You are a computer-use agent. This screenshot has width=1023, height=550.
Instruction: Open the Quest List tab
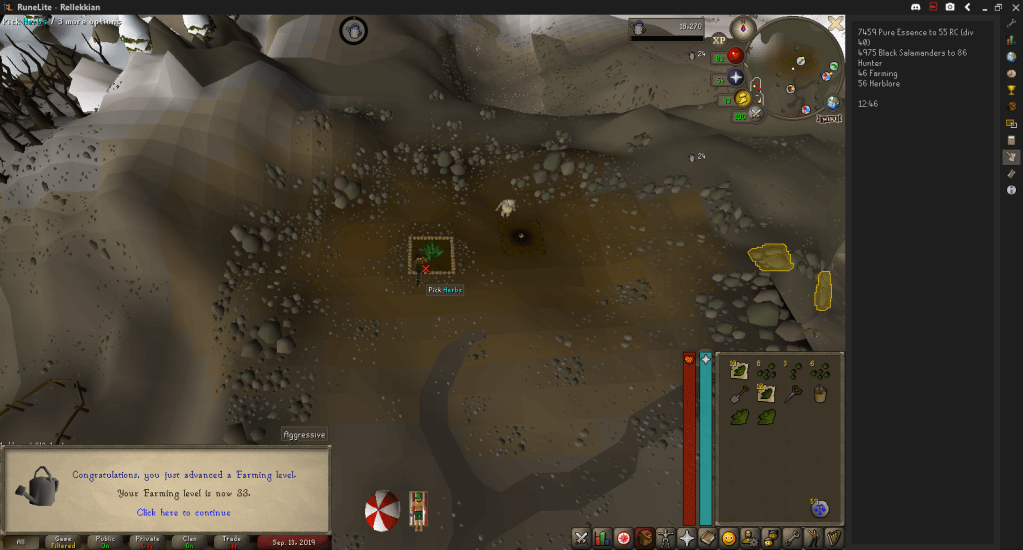click(x=624, y=538)
